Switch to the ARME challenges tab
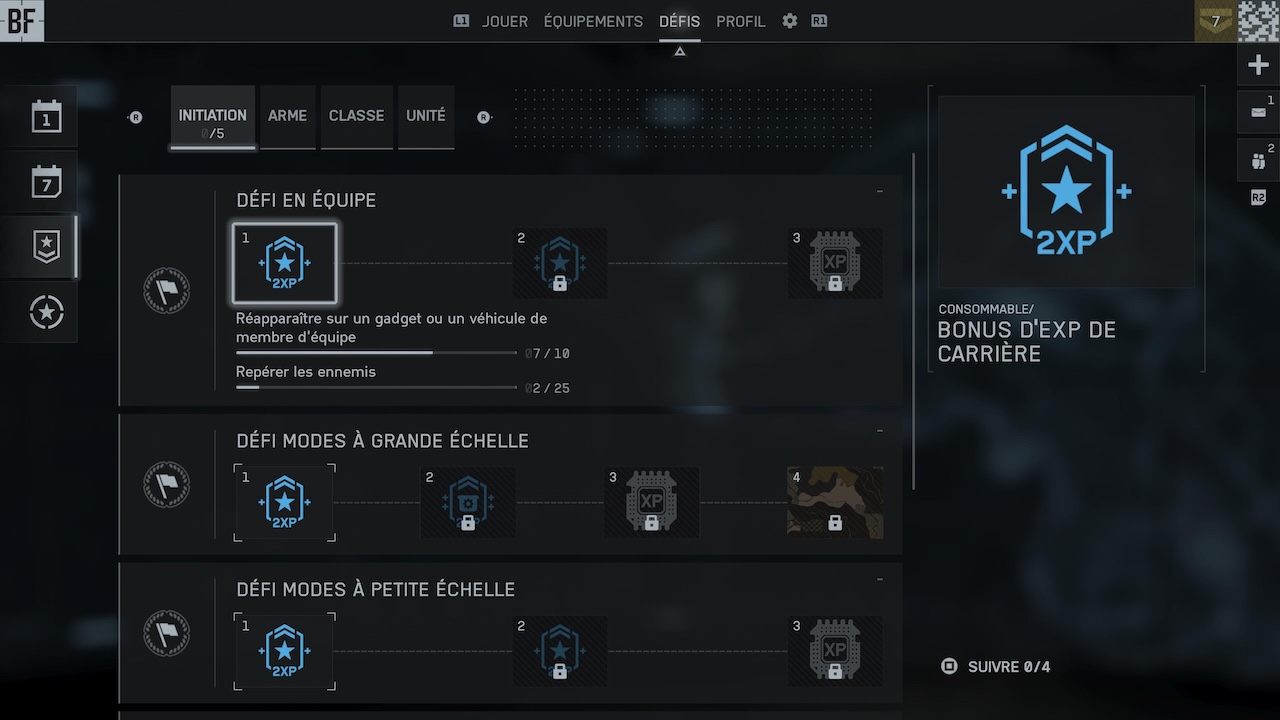Image resolution: width=1280 pixels, height=720 pixels. pyautogui.click(x=287, y=116)
